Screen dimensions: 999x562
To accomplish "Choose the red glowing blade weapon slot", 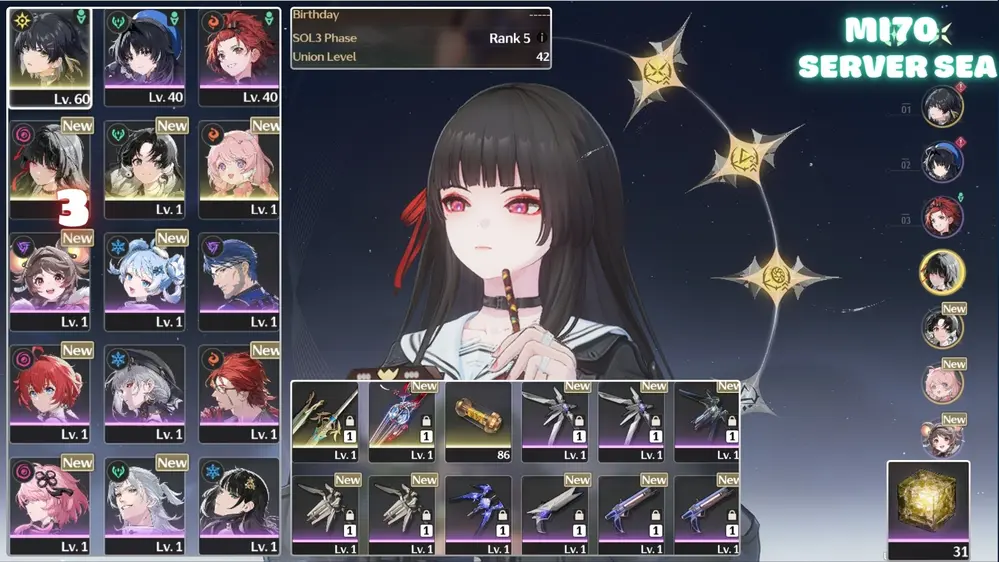I will (x=405, y=420).
